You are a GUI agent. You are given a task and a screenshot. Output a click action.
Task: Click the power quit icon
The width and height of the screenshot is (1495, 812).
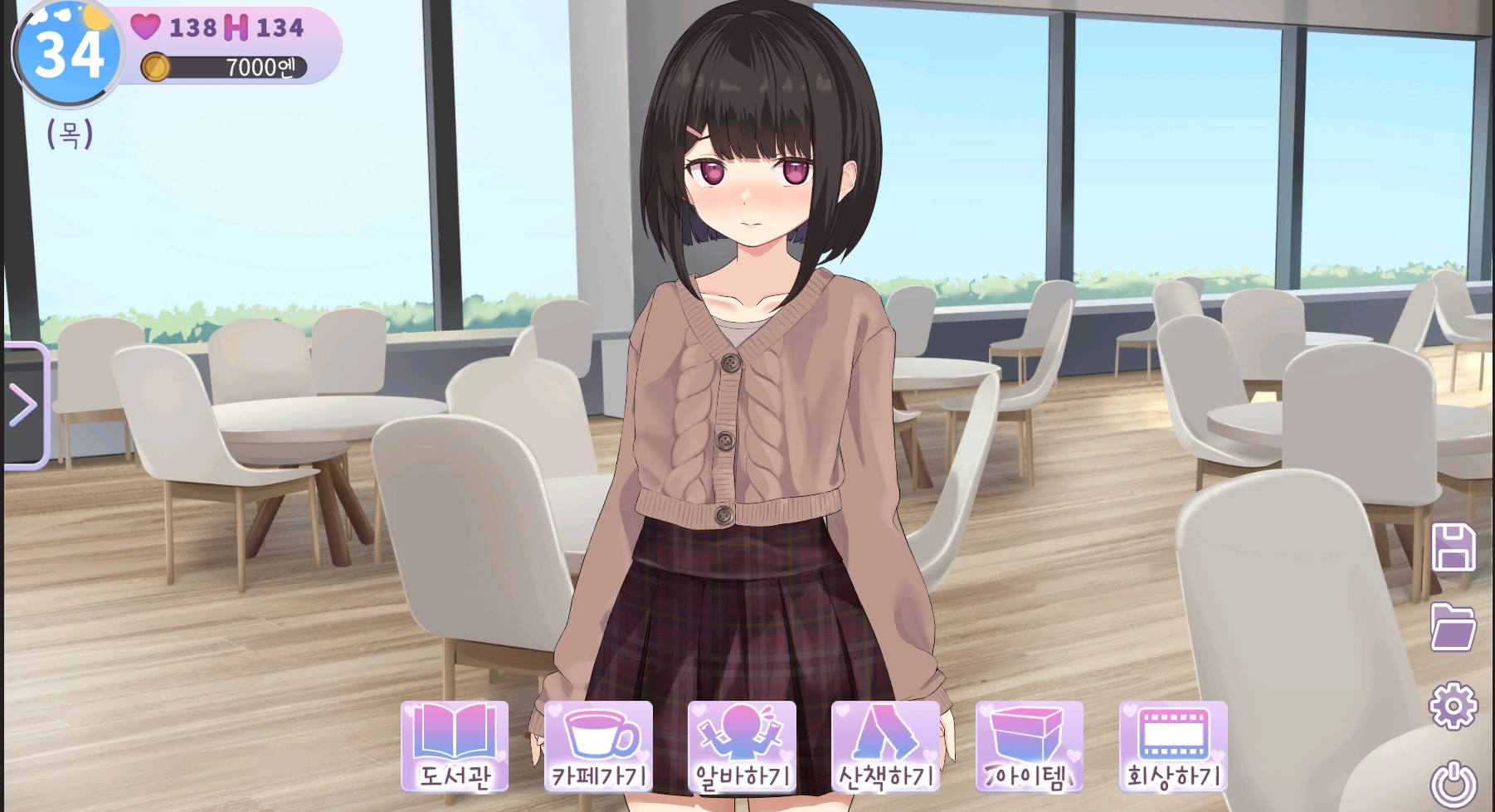[x=1454, y=784]
